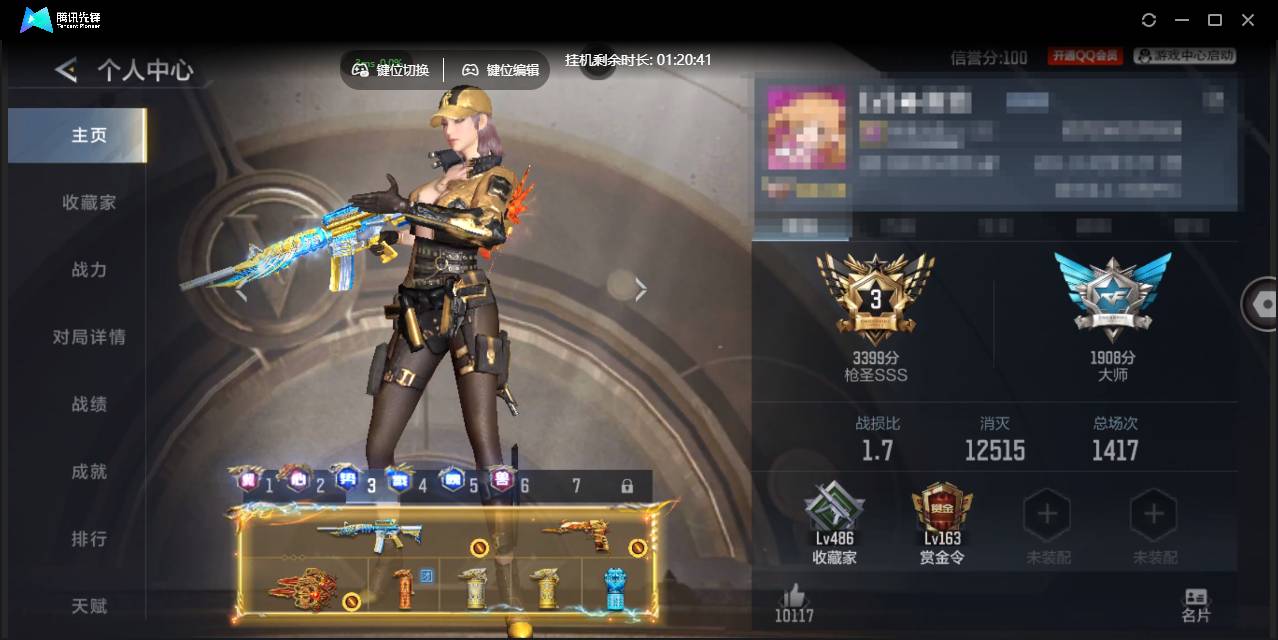Go back from the 个人中心 screen
Screen dimensions: 1278x640
click(66, 70)
